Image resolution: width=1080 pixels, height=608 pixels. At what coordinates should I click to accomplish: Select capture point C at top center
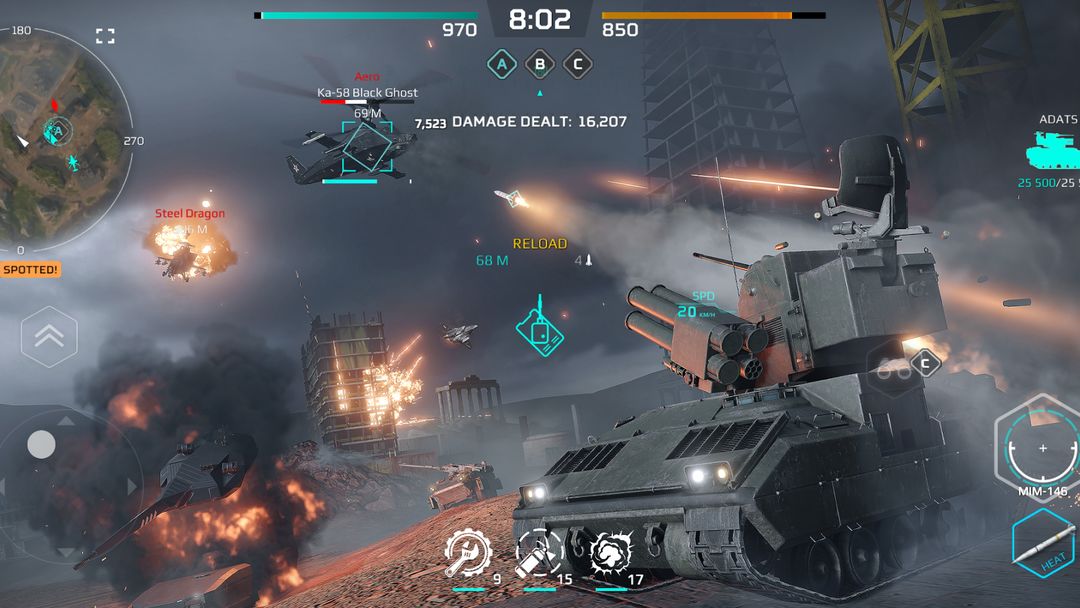577,65
